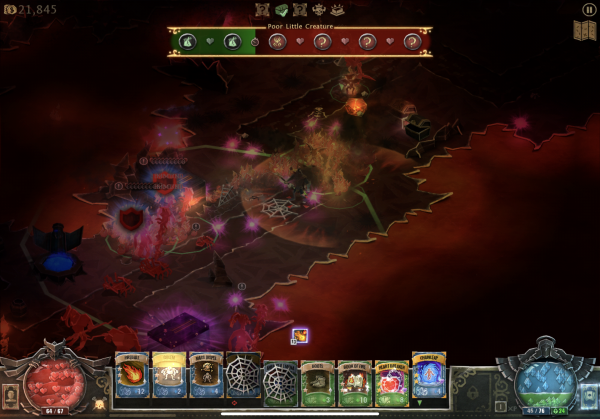Image resolution: width=600 pixels, height=419 pixels.
Task: Click the yellow fist icon above cards
Action: (299, 336)
